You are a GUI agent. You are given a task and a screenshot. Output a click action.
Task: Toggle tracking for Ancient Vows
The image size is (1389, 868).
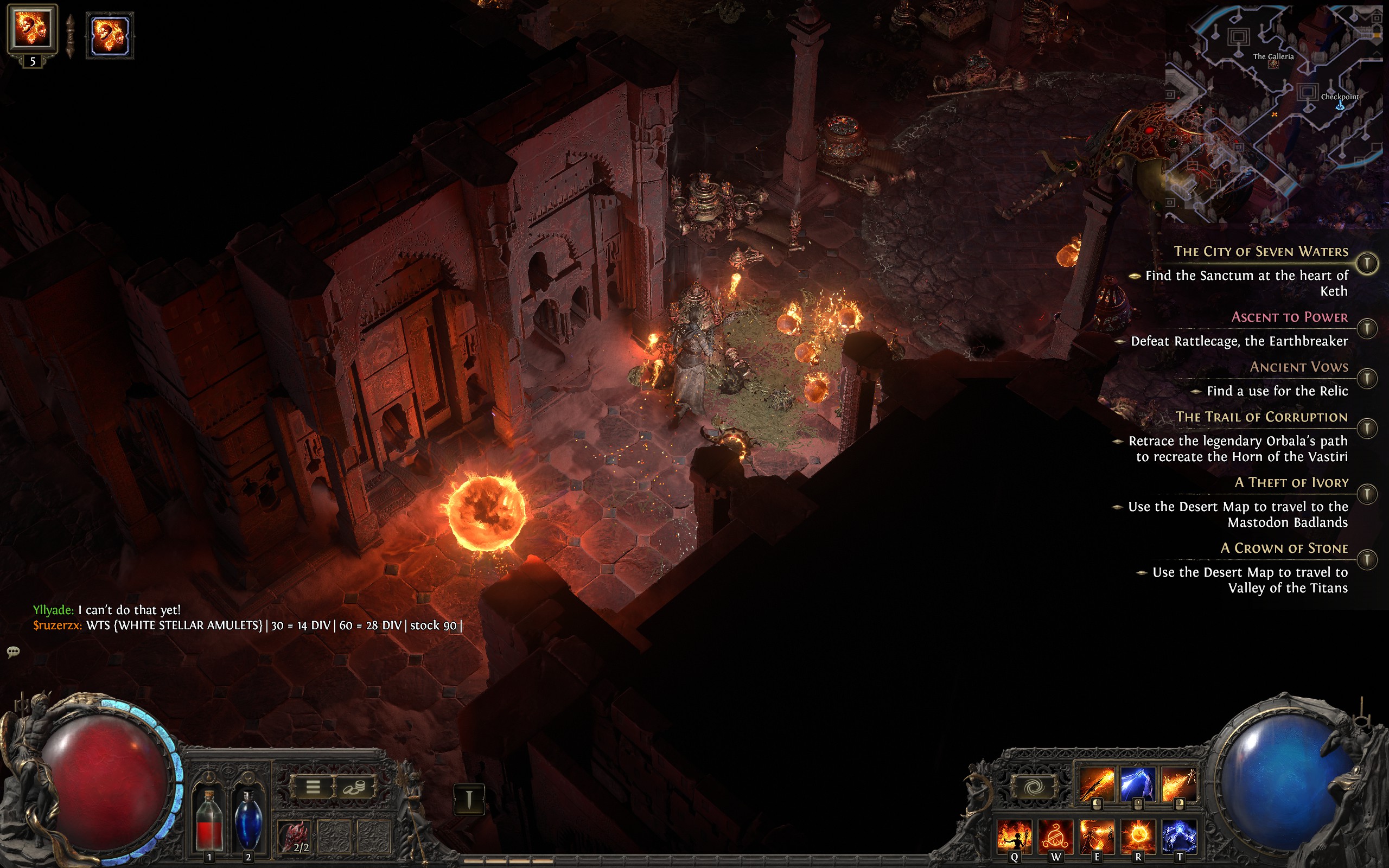click(x=1368, y=378)
